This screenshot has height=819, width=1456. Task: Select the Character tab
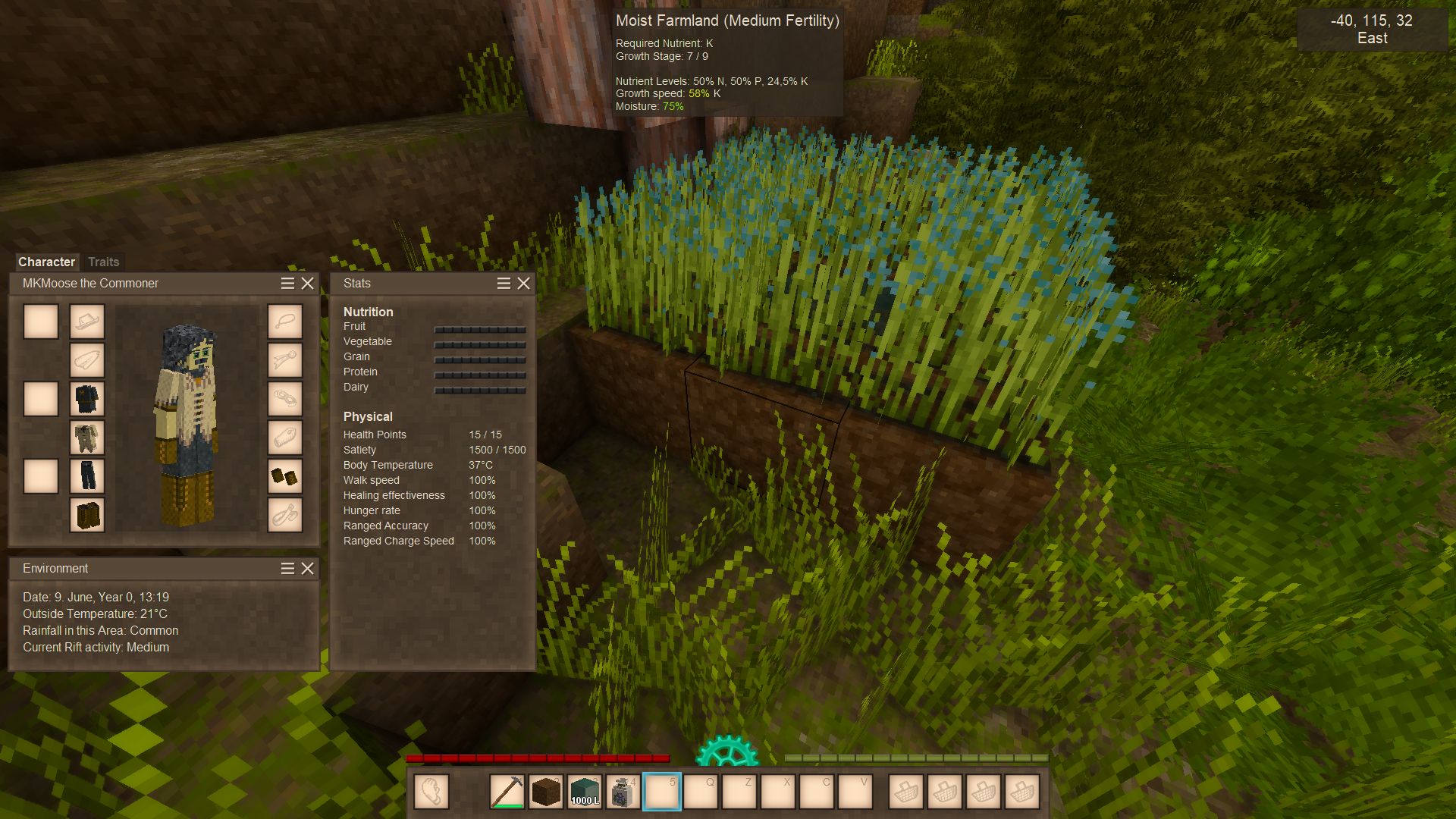[x=46, y=262]
